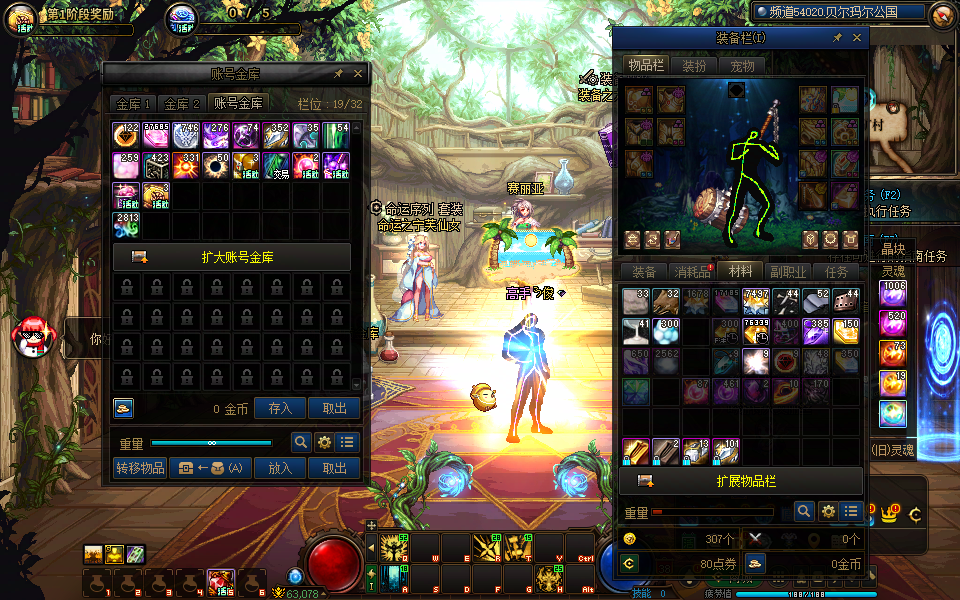Switch to the 金库 1 tab

point(133,103)
